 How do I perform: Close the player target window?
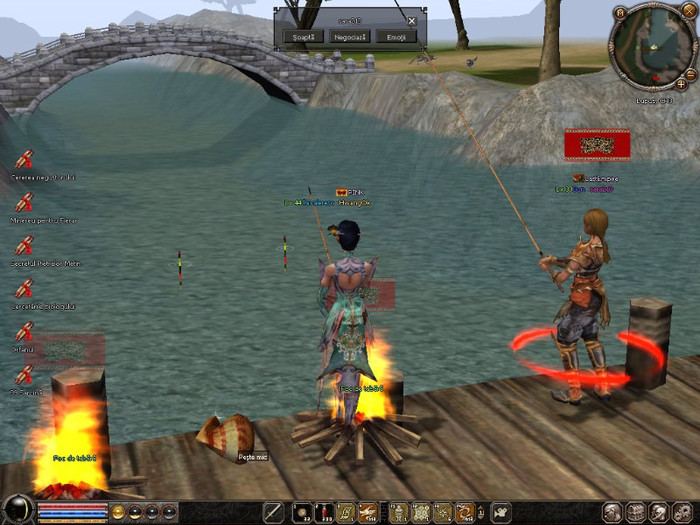click(411, 20)
